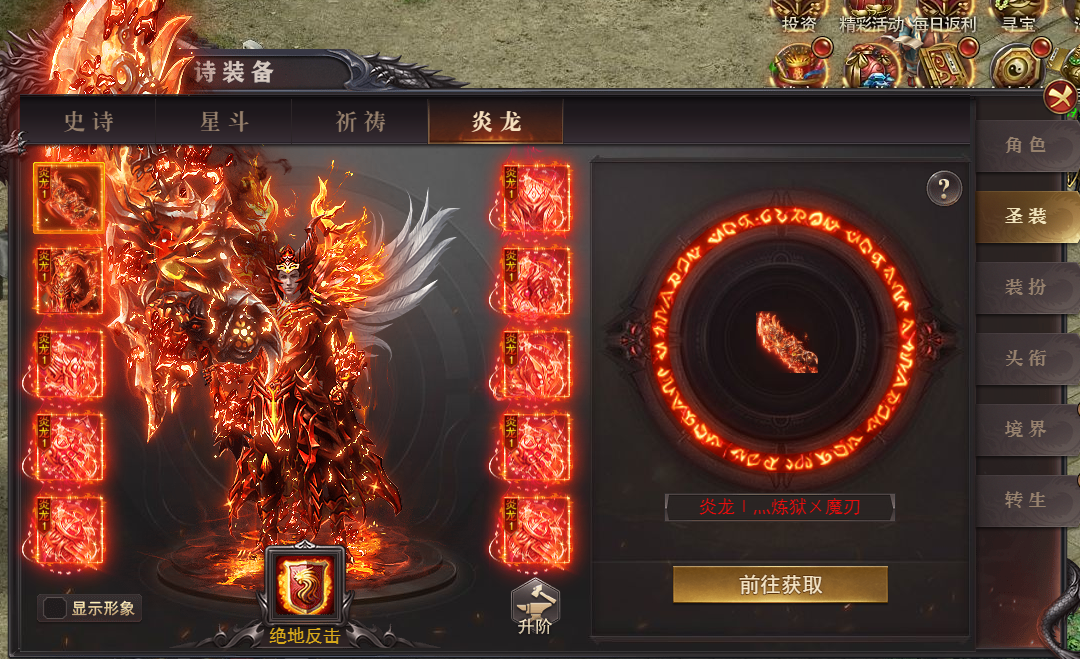Click the 前往获取 button
1080x659 pixels.
tap(780, 585)
